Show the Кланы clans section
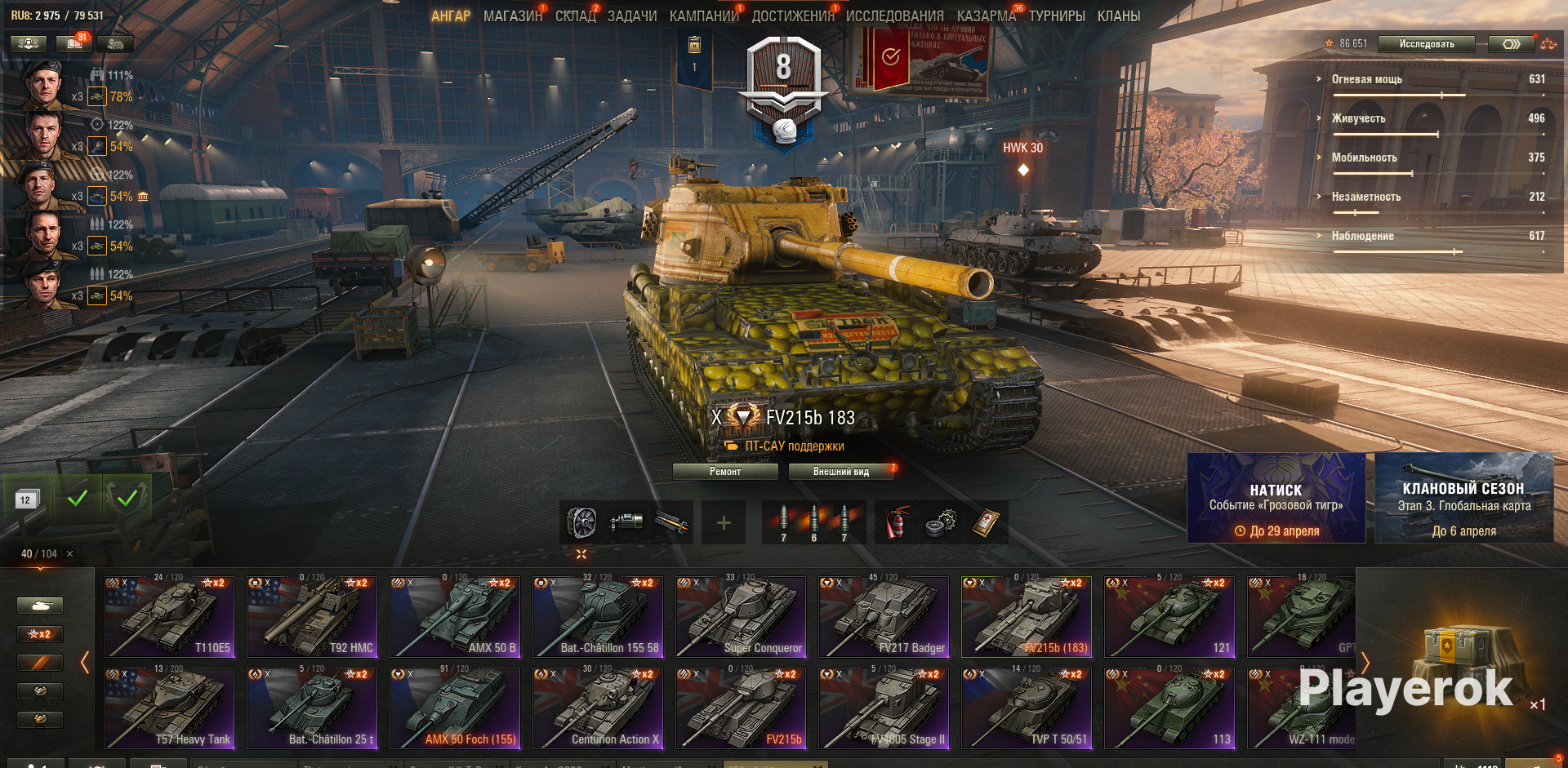The height and width of the screenshot is (768, 1568). point(1118,16)
